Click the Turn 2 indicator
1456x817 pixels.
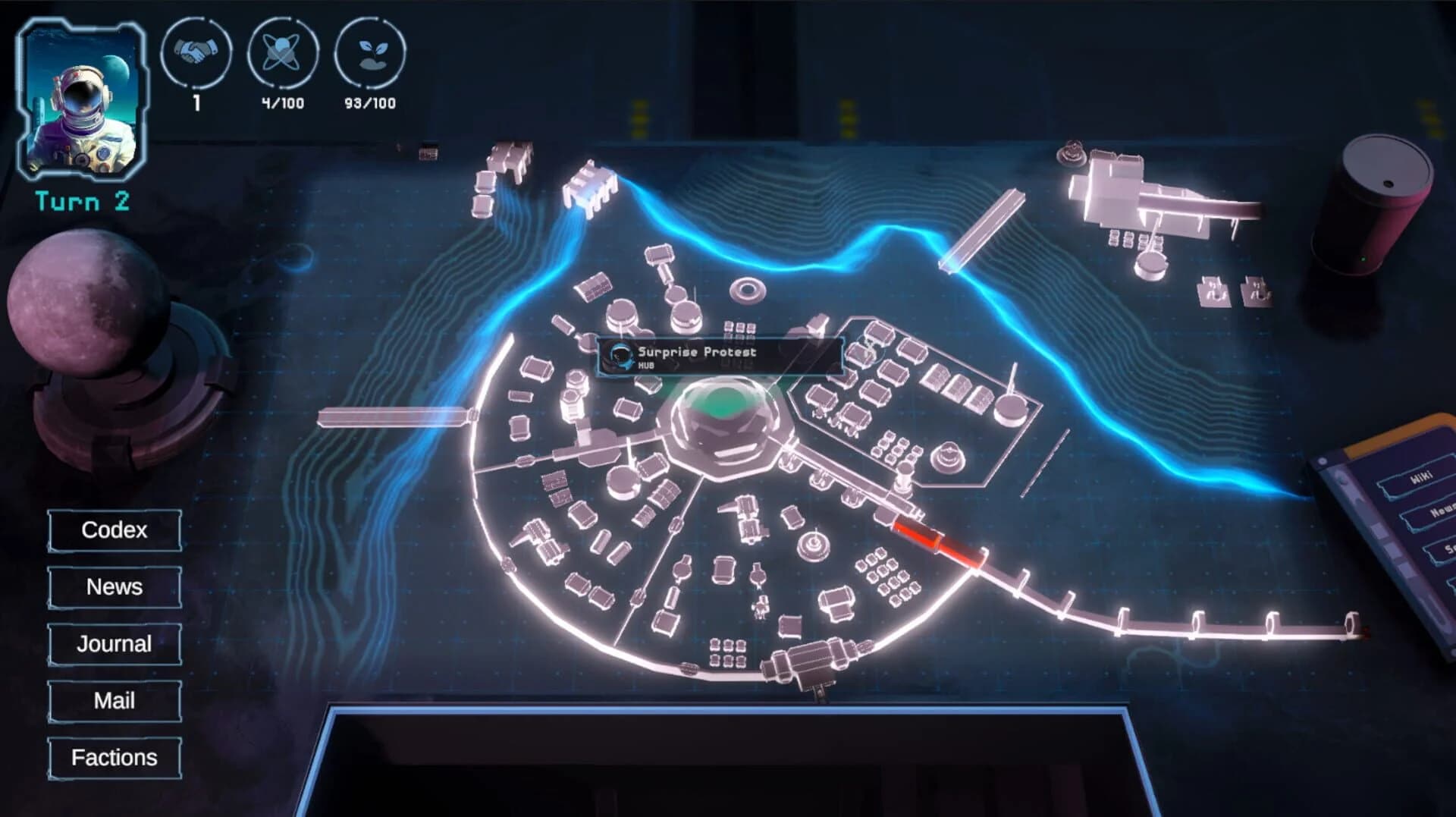pos(80,201)
